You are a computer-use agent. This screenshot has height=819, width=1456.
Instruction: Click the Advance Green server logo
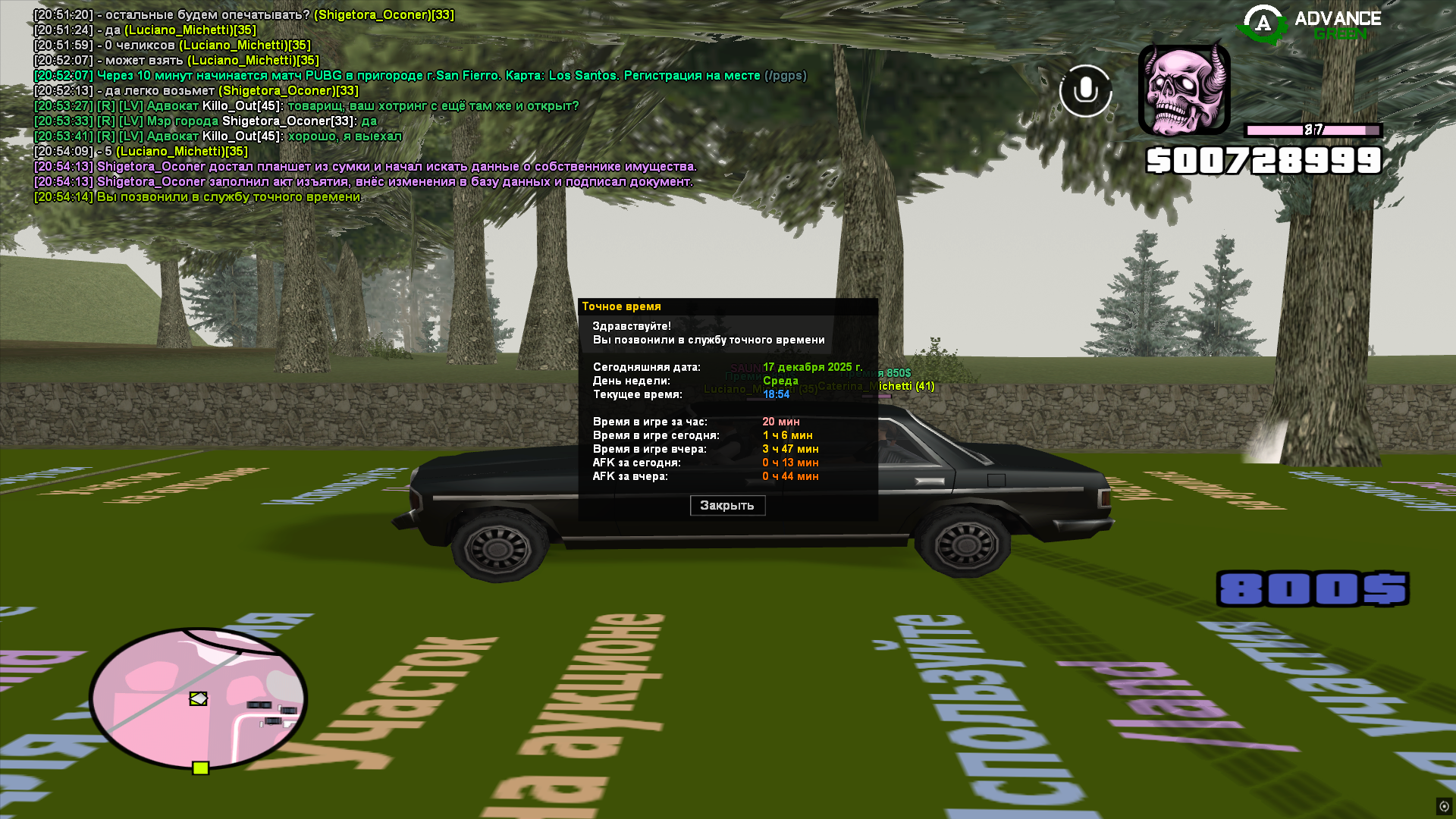pyautogui.click(x=1310, y=25)
